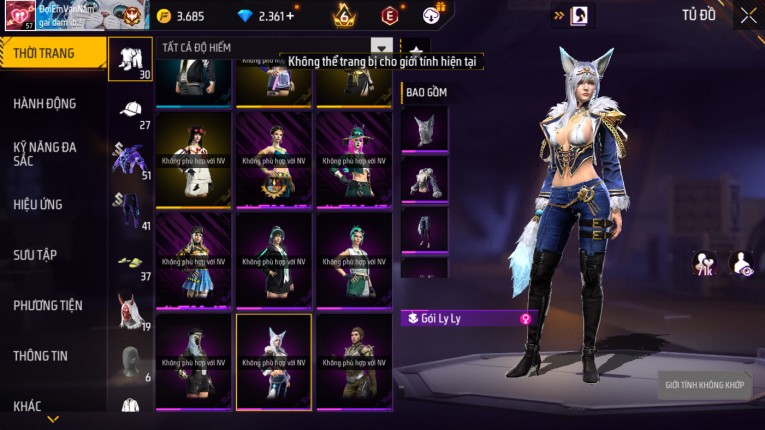Image resolution: width=765 pixels, height=430 pixels.
Task: Click the eye view toggle icon
Action: pyautogui.click(x=743, y=263)
